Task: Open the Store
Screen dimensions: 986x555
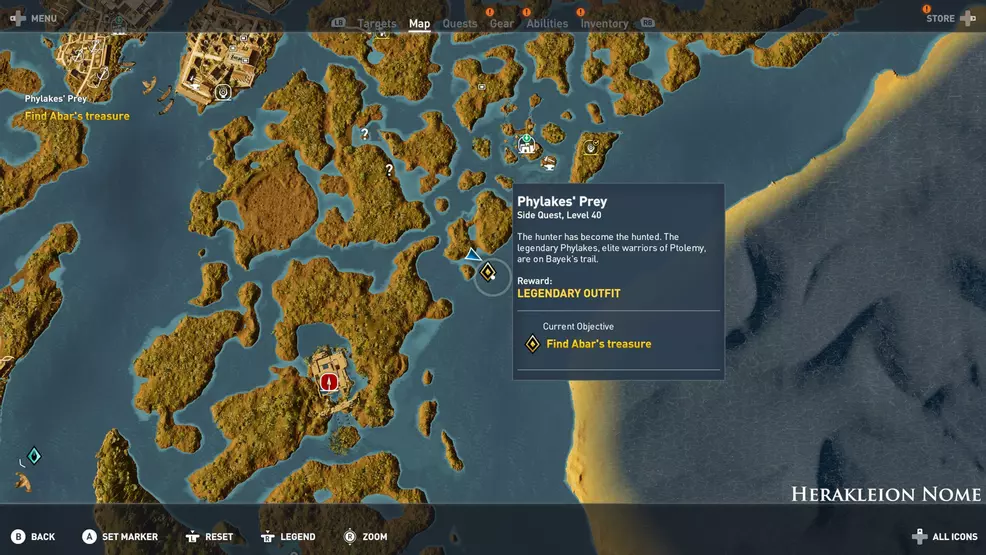Action: point(949,18)
